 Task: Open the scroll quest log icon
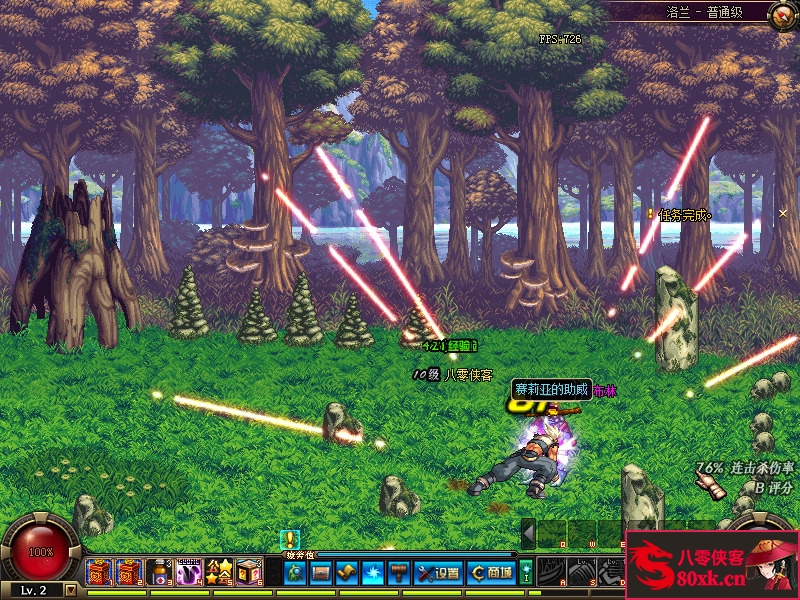(x=347, y=572)
